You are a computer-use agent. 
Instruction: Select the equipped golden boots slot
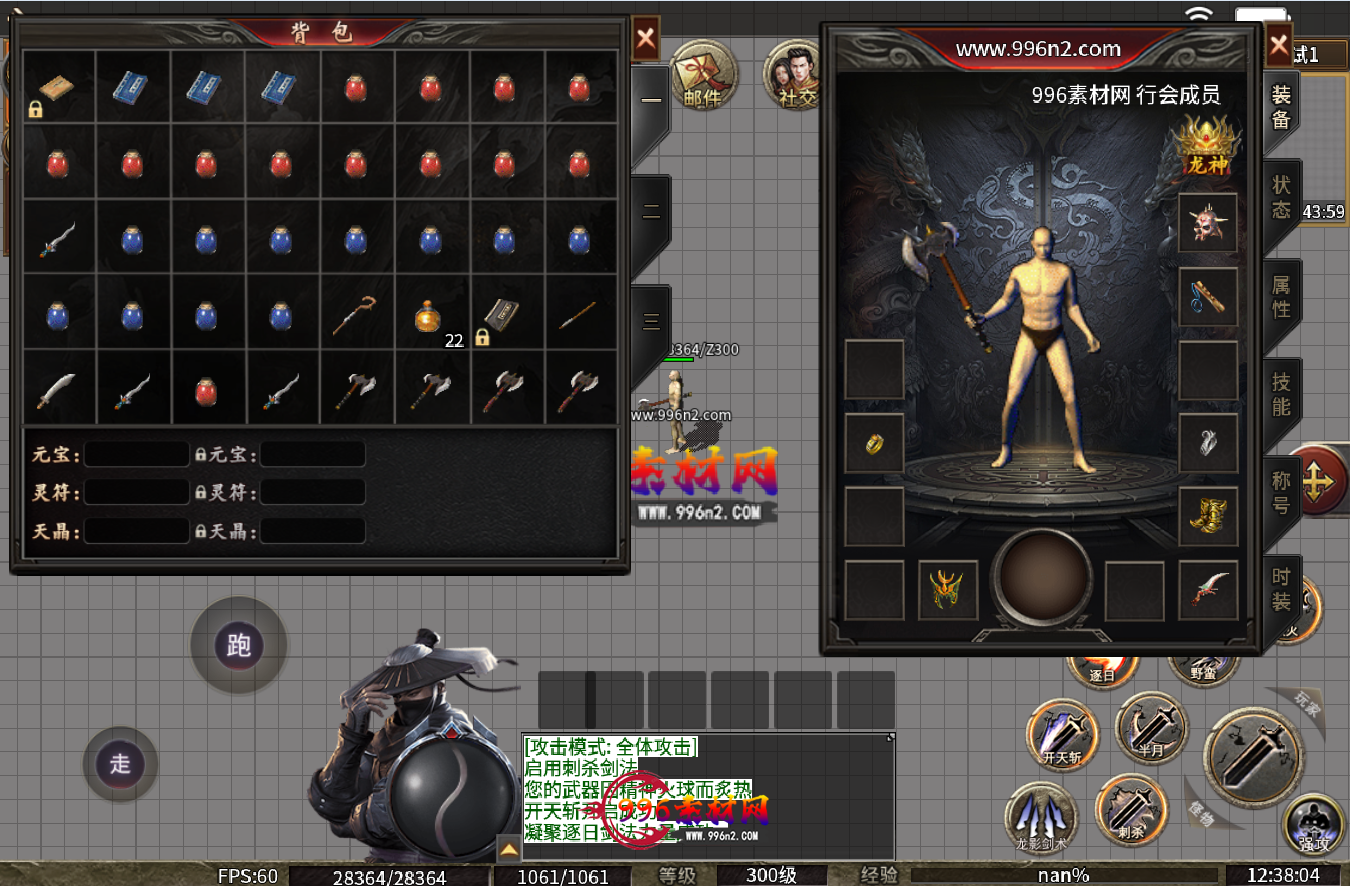click(1207, 516)
